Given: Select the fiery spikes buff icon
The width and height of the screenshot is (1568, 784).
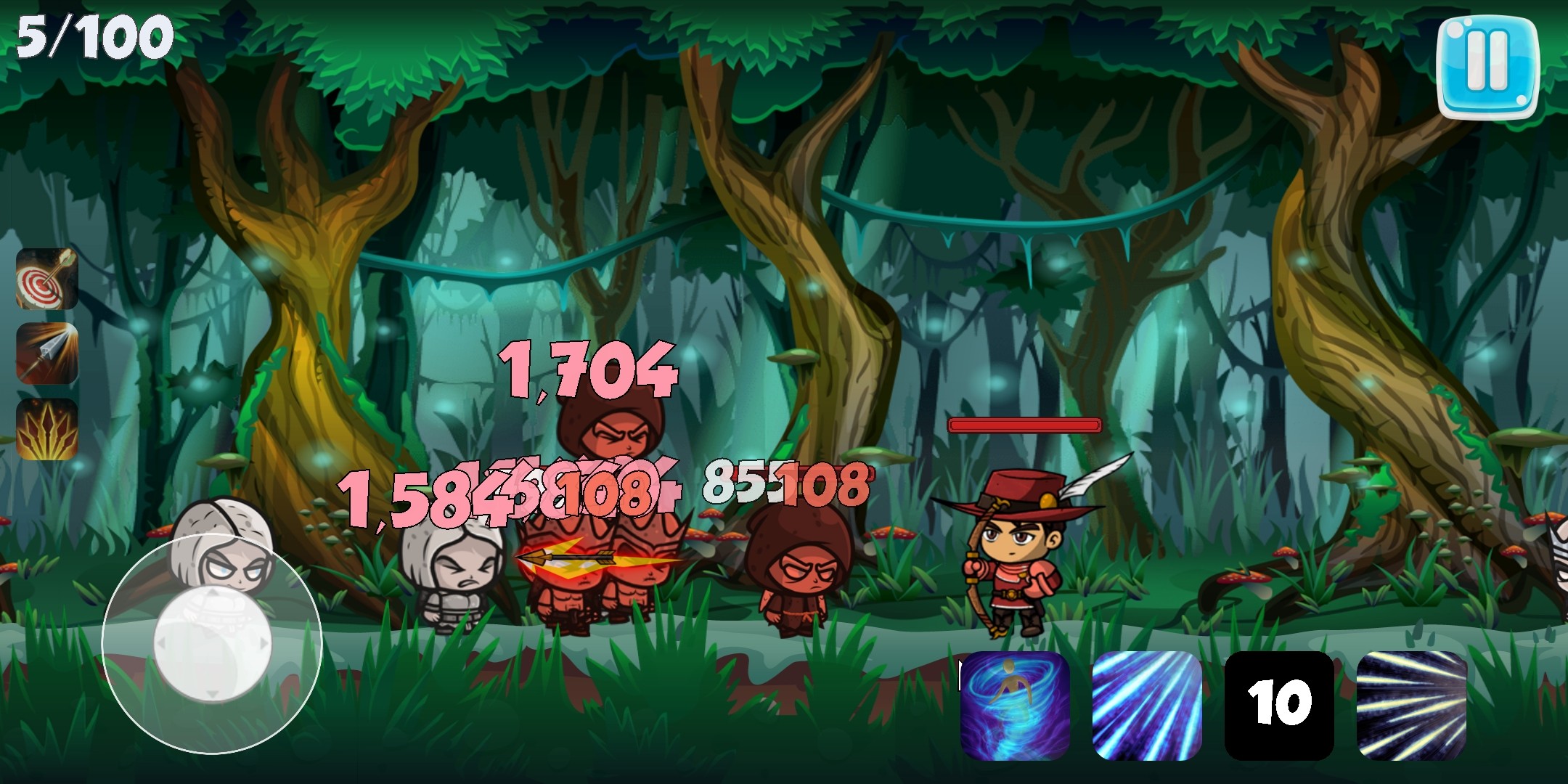Looking at the screenshot, I should click(x=47, y=428).
